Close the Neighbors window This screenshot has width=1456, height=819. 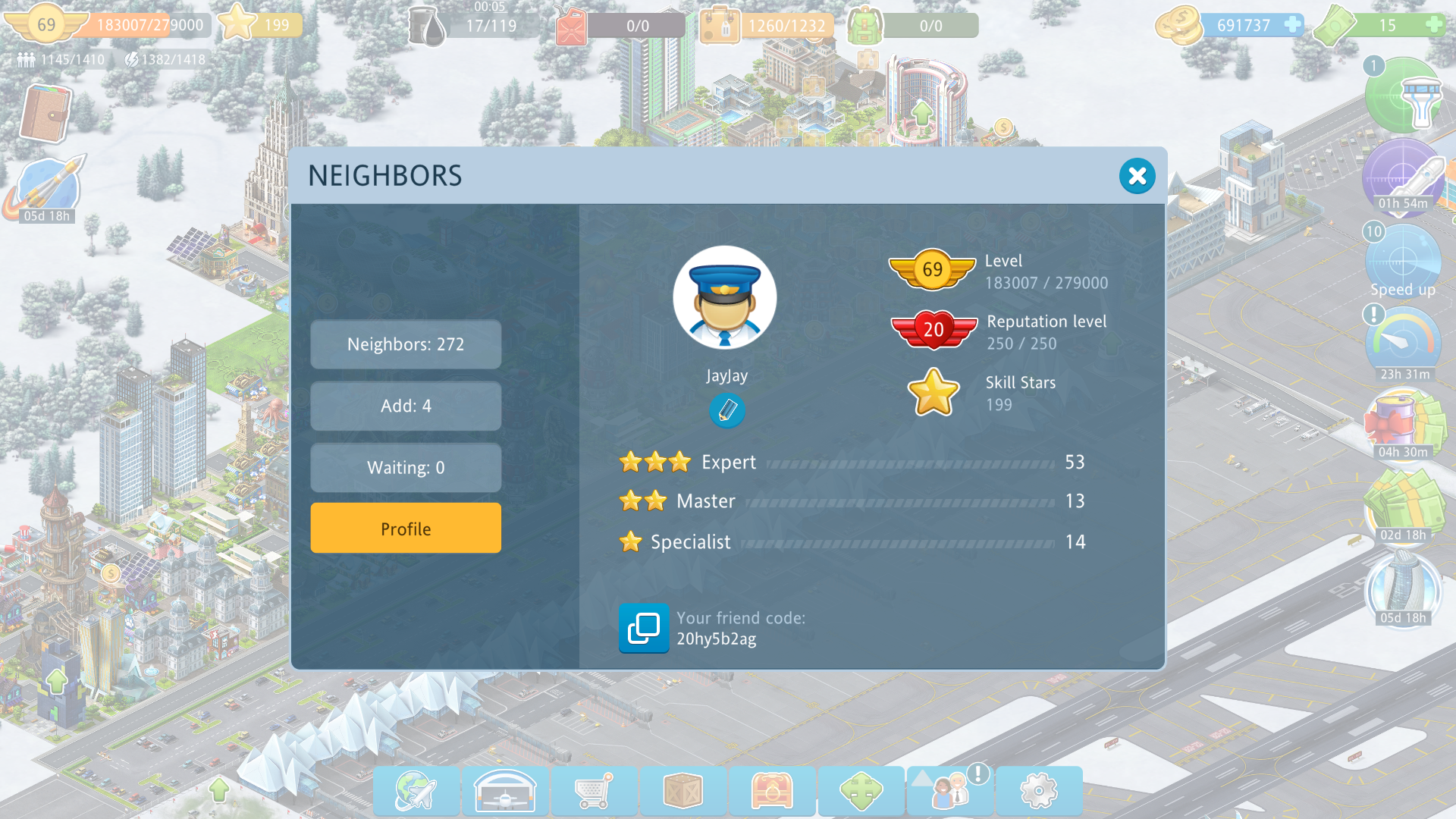coord(1137,176)
